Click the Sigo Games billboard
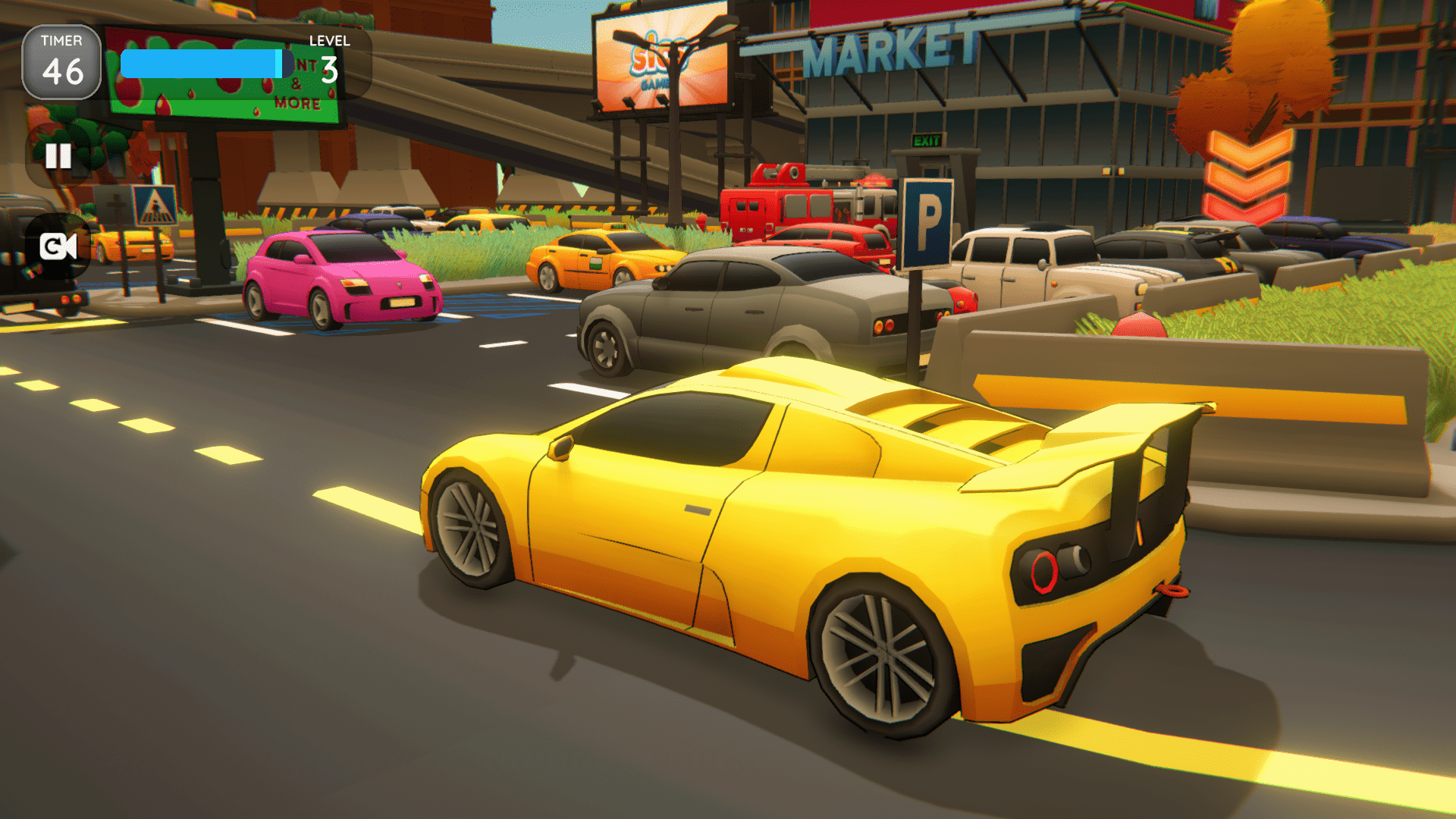This screenshot has width=1456, height=819. (x=660, y=57)
